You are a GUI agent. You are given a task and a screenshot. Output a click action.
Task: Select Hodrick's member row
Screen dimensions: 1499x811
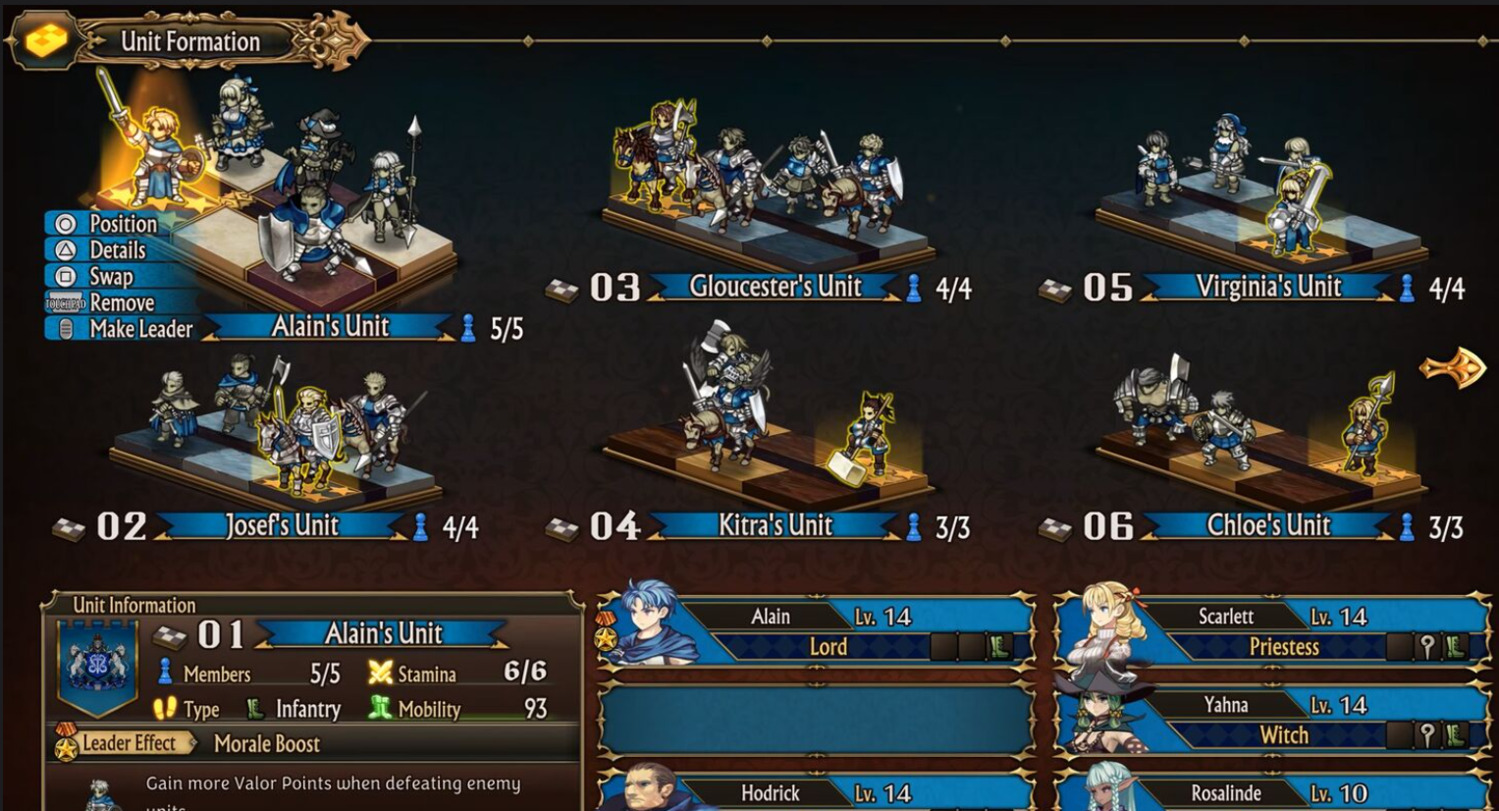[x=817, y=794]
